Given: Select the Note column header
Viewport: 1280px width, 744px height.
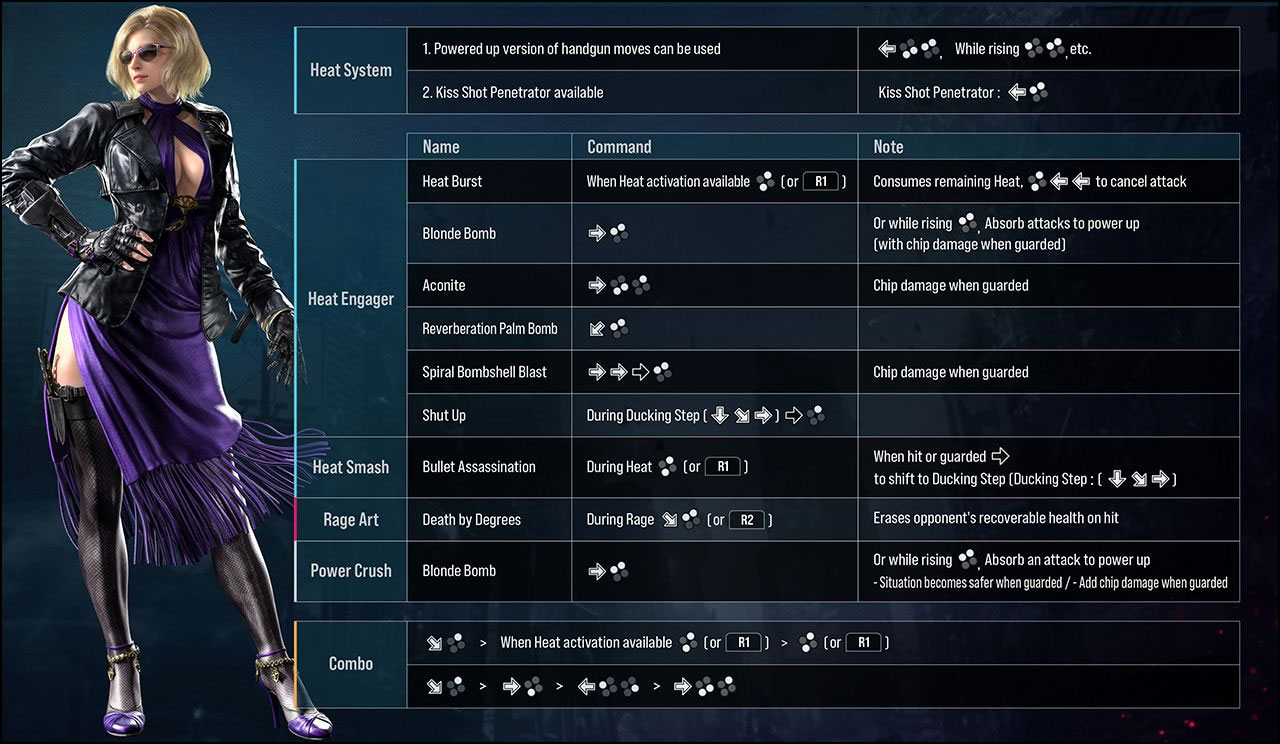Looking at the screenshot, I should (x=887, y=146).
